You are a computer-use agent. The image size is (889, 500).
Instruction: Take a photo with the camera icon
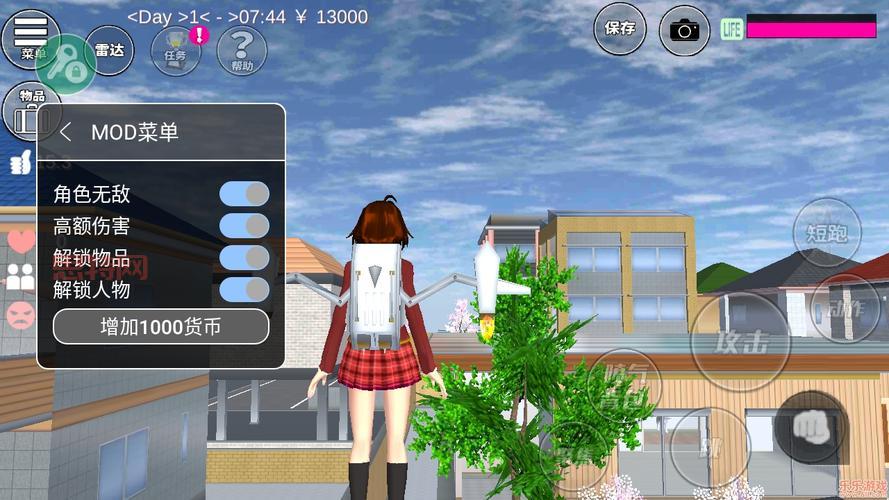(x=685, y=30)
